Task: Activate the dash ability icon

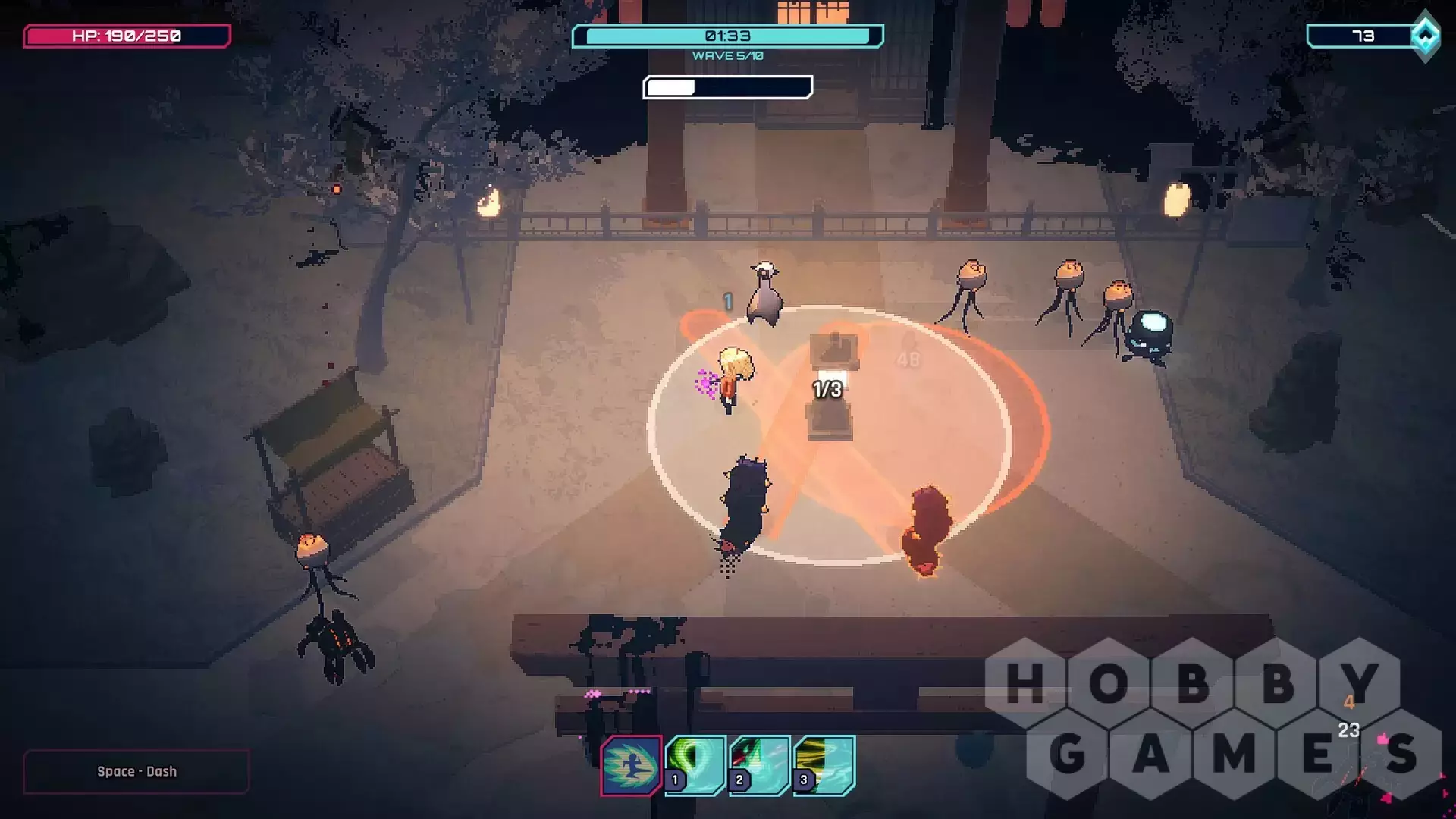Action: [631, 765]
